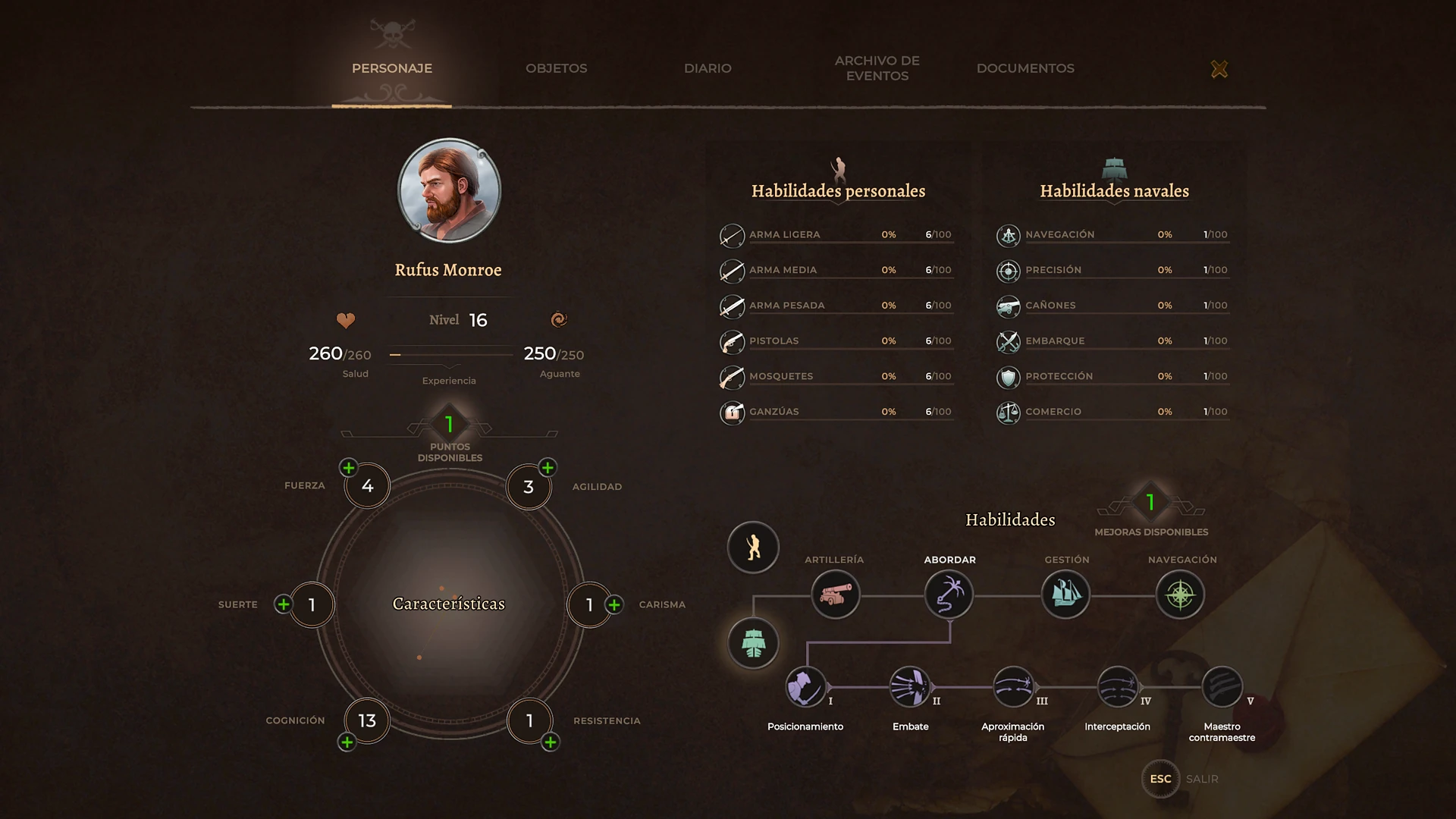Open the DIARIO tab
The width and height of the screenshot is (1456, 819).
[707, 68]
